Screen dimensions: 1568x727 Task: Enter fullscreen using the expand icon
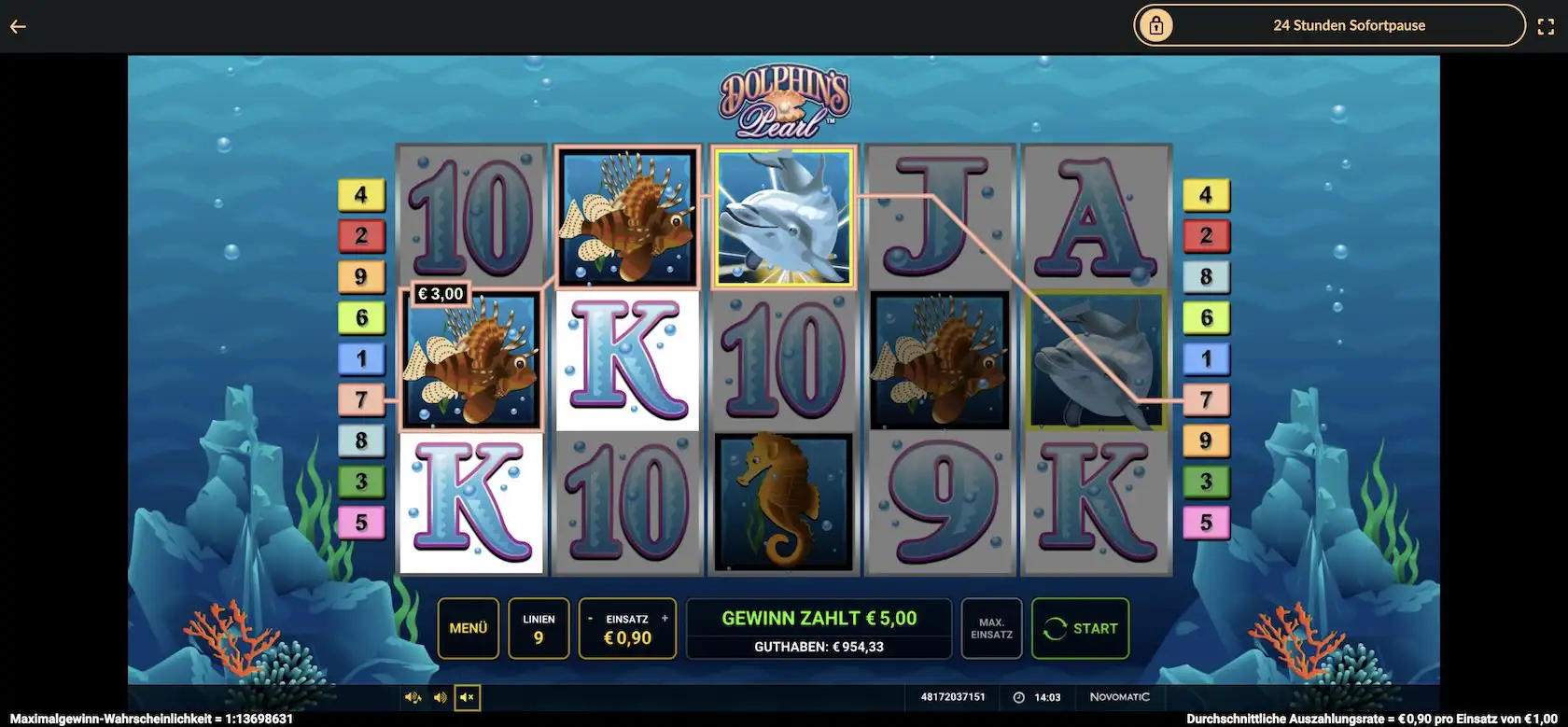click(1547, 25)
